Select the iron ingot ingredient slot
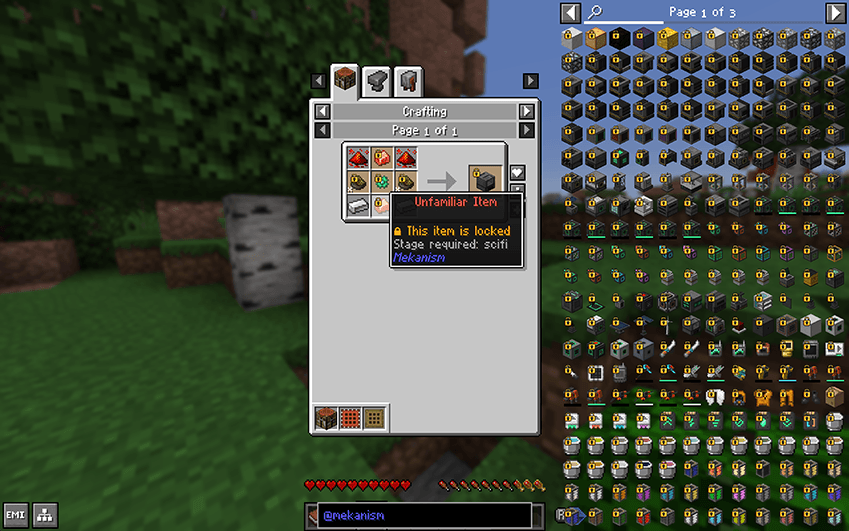This screenshot has height=531, width=849. tap(358, 205)
